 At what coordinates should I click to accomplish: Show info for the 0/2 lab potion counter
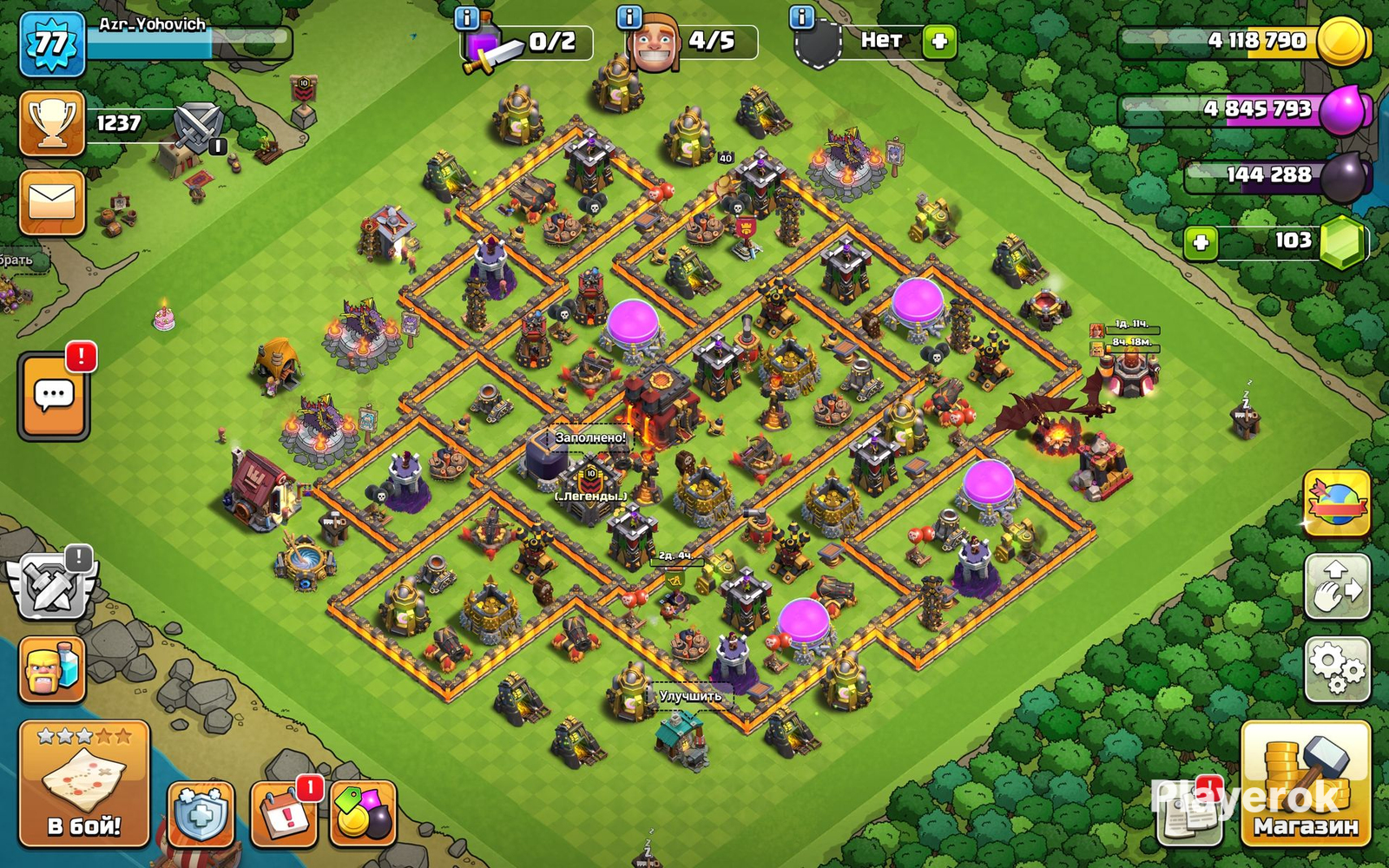(x=467, y=17)
